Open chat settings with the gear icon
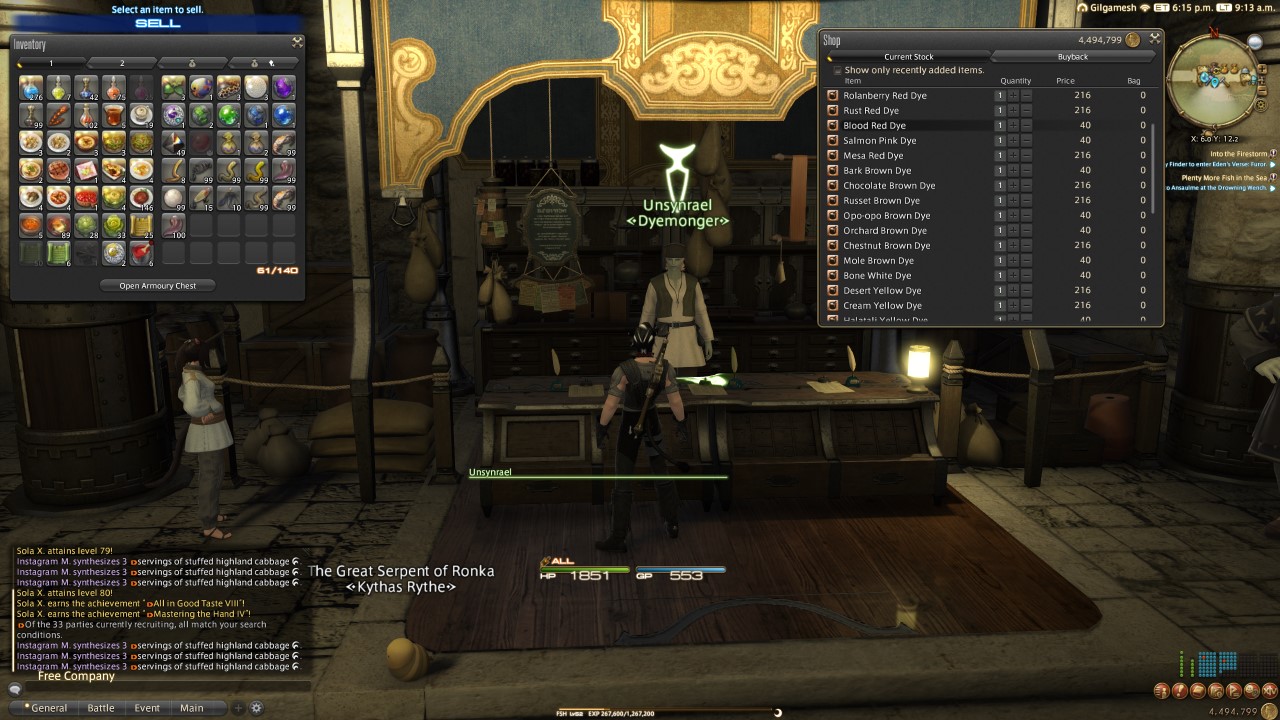This screenshot has height=720, width=1280. coord(257,708)
